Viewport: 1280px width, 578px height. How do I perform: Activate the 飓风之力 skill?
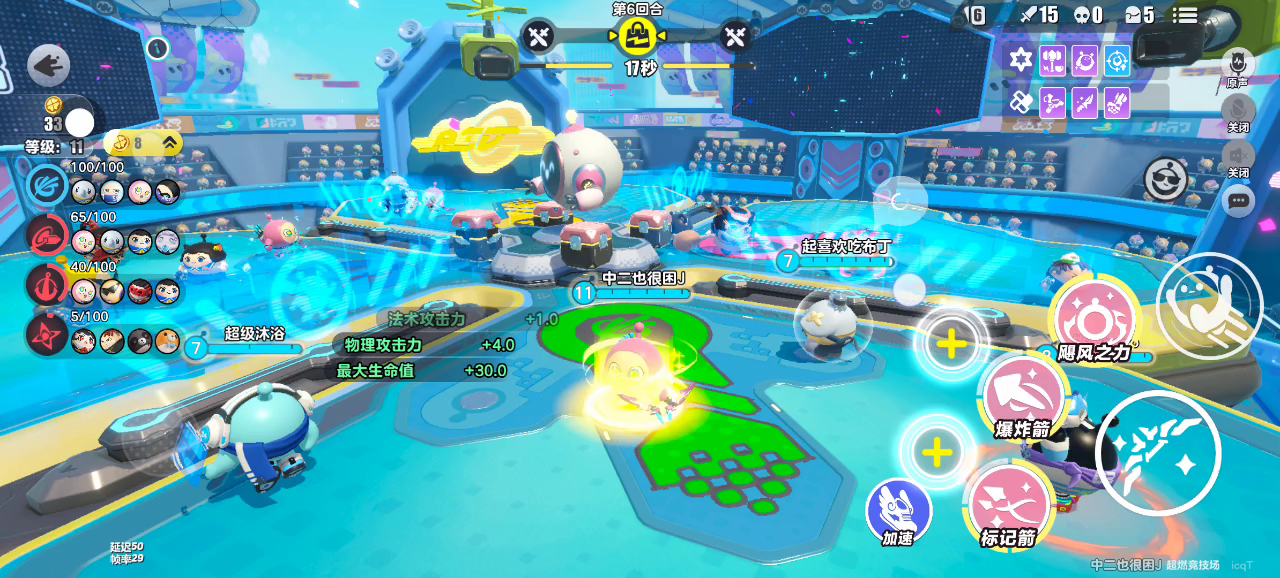(x=1094, y=321)
